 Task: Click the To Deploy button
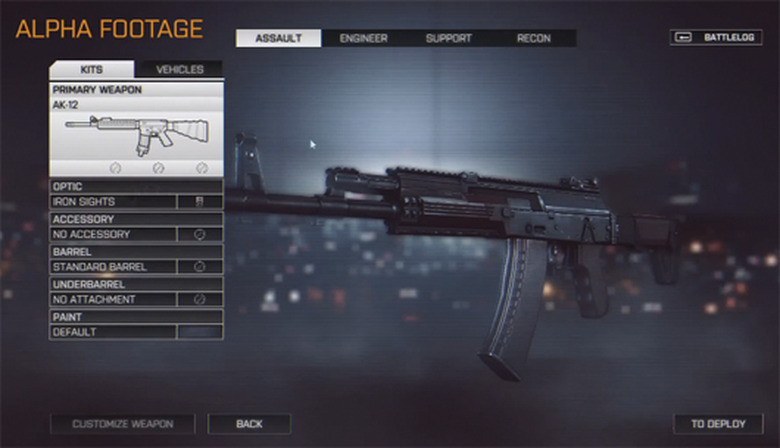718,424
